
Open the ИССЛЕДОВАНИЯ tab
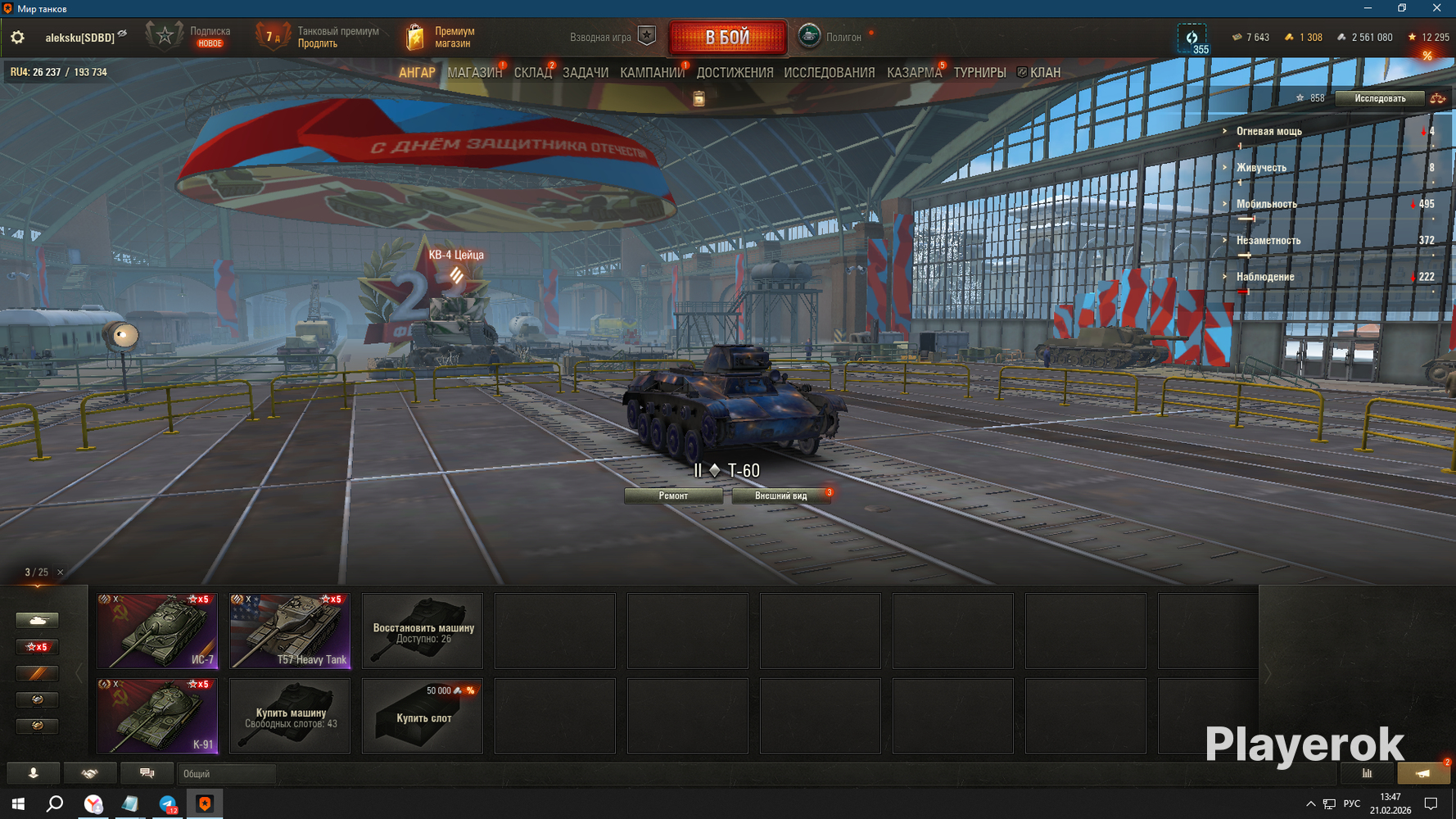829,73
